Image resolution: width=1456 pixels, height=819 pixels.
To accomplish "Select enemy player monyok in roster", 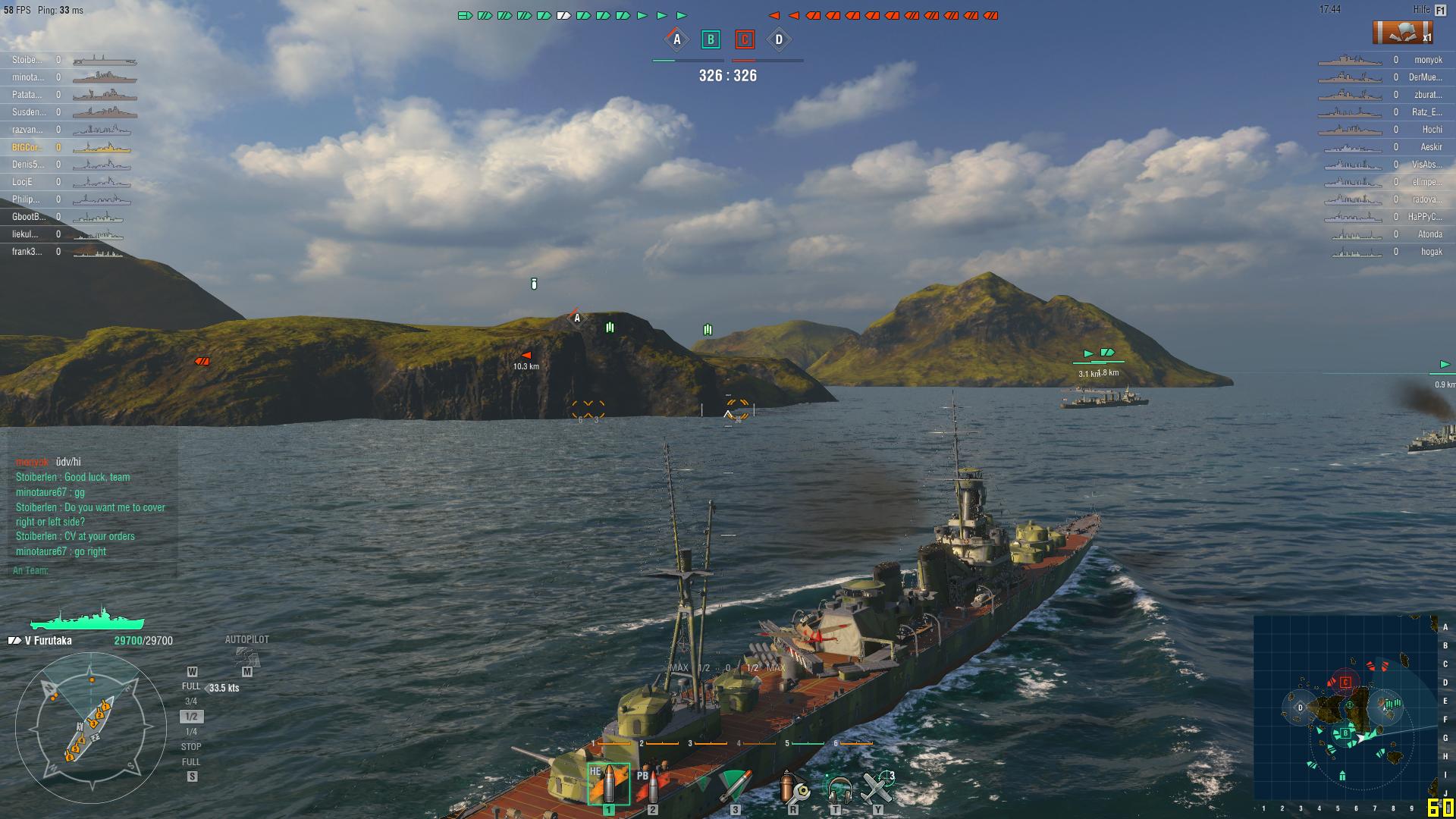I will (1428, 60).
